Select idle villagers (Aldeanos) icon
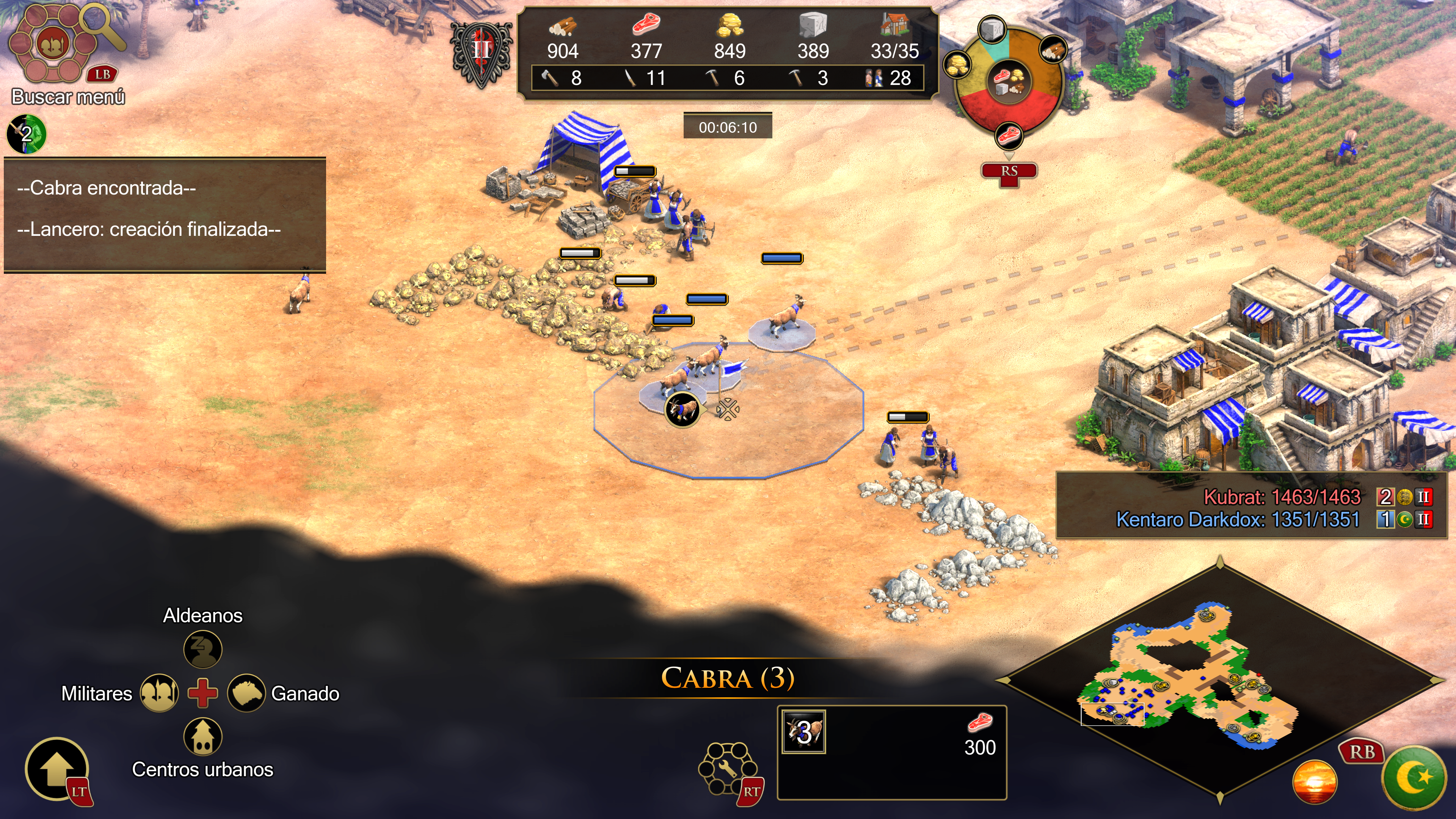 (202, 649)
